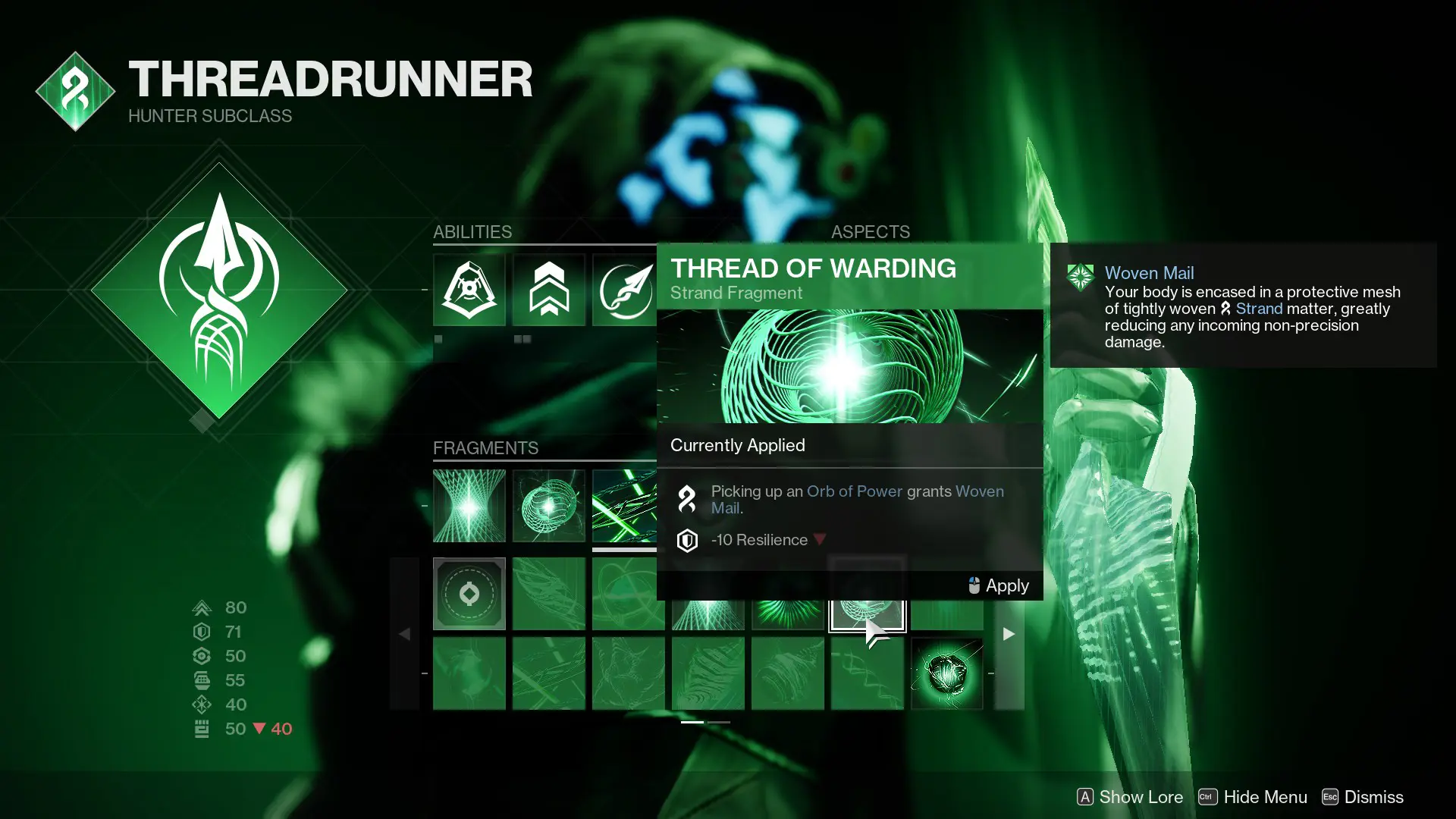Click Show Lore at the bottom bar
Viewport: 1456px width, 819px height.
[x=1141, y=797]
